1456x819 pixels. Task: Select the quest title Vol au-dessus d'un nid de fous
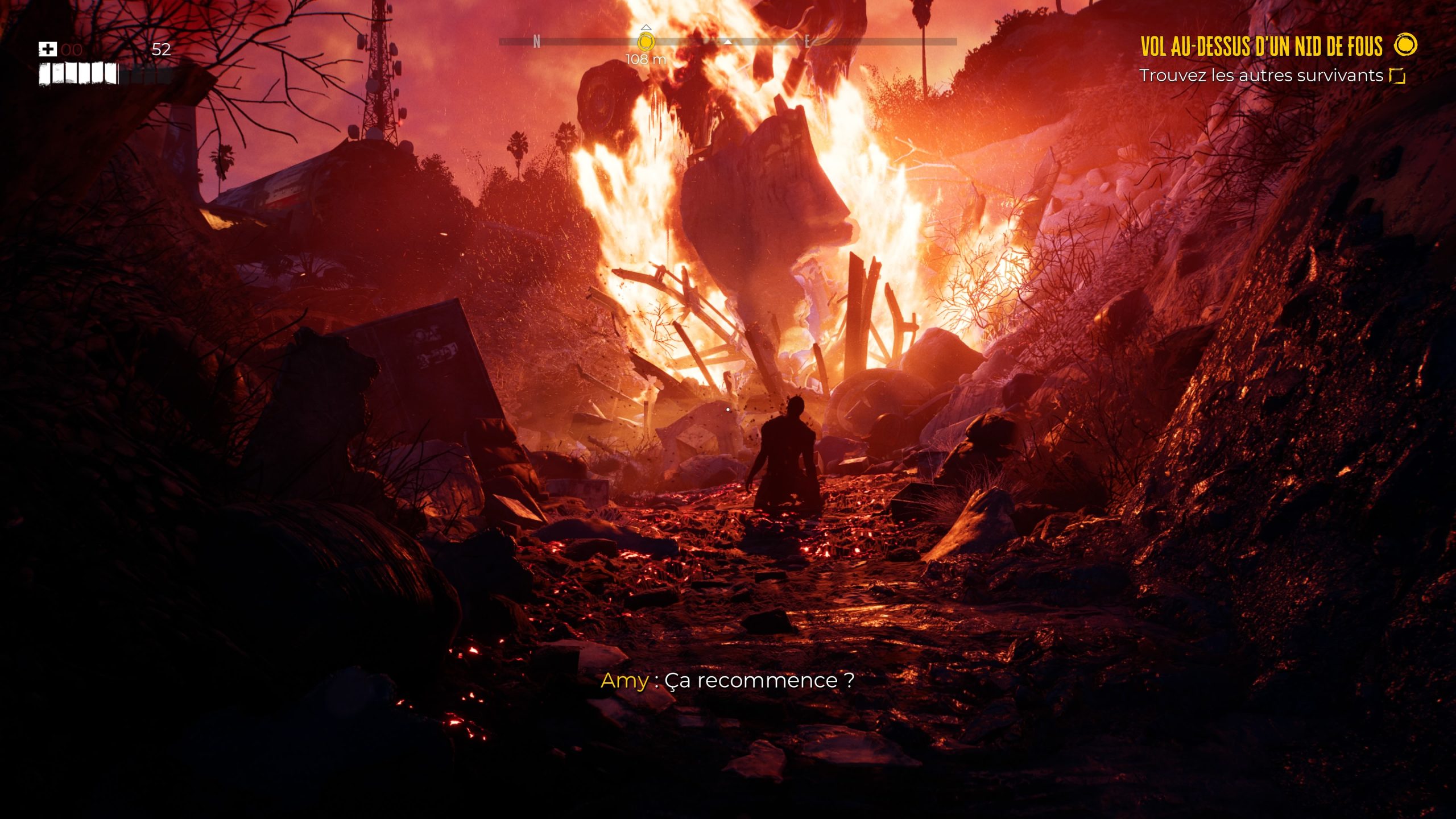[1261, 47]
